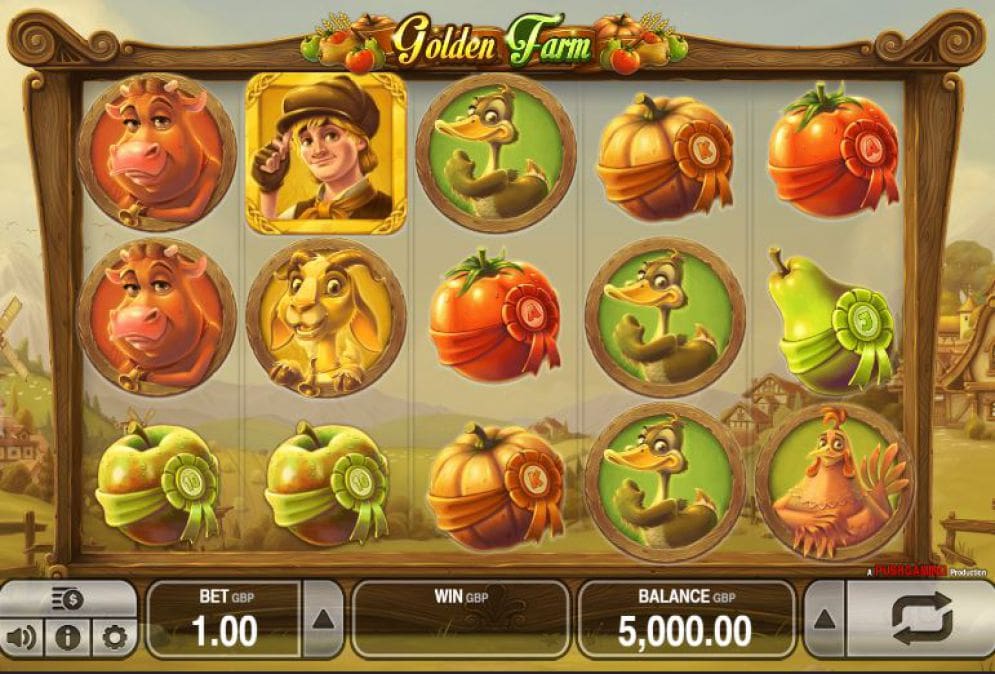Open the bet selector arrow beside the bet amount
The image size is (995, 674).
[x=322, y=619]
